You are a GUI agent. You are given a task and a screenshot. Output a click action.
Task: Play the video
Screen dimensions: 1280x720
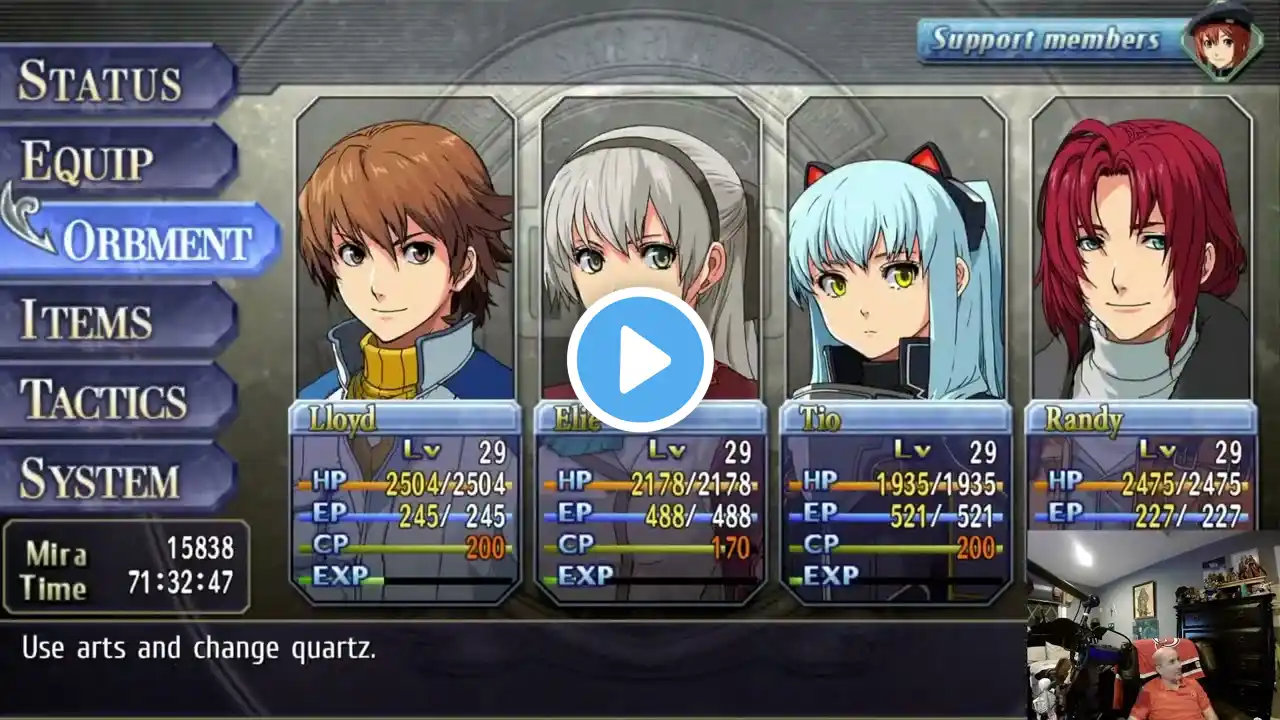pyautogui.click(x=640, y=360)
